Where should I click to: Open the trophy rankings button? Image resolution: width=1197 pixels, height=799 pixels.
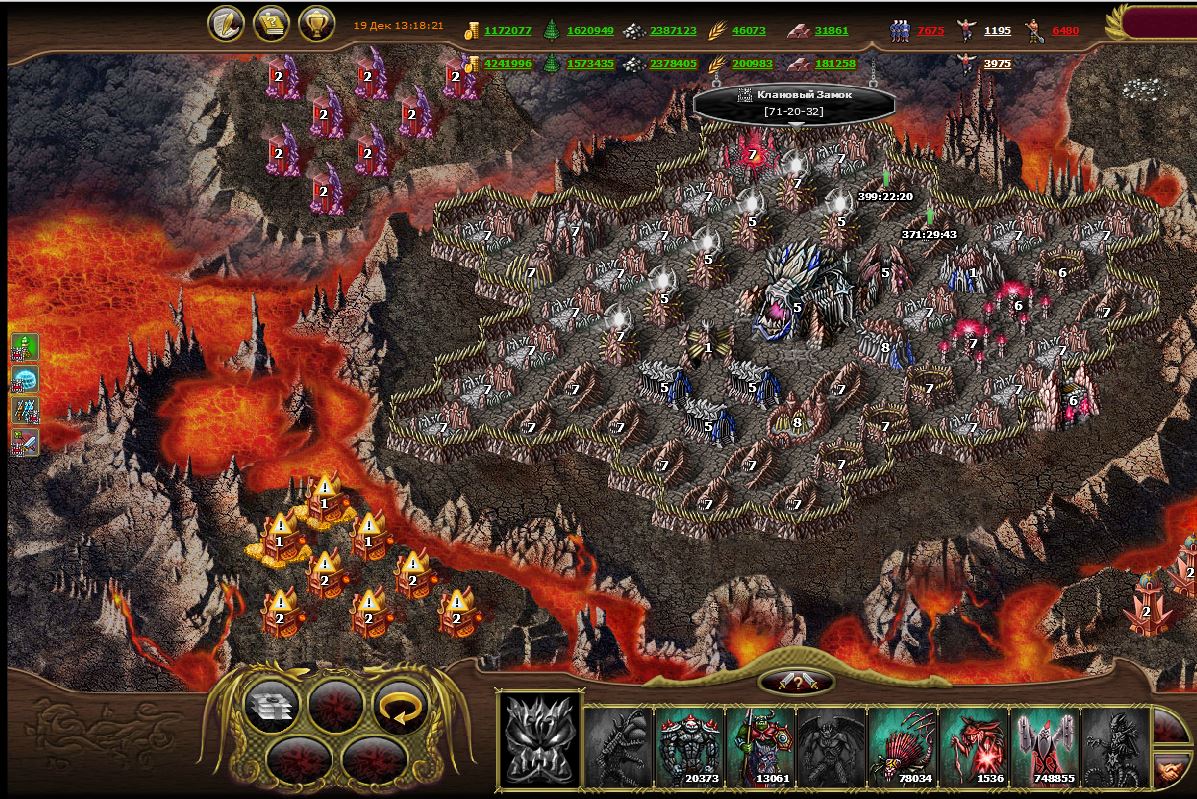click(316, 24)
